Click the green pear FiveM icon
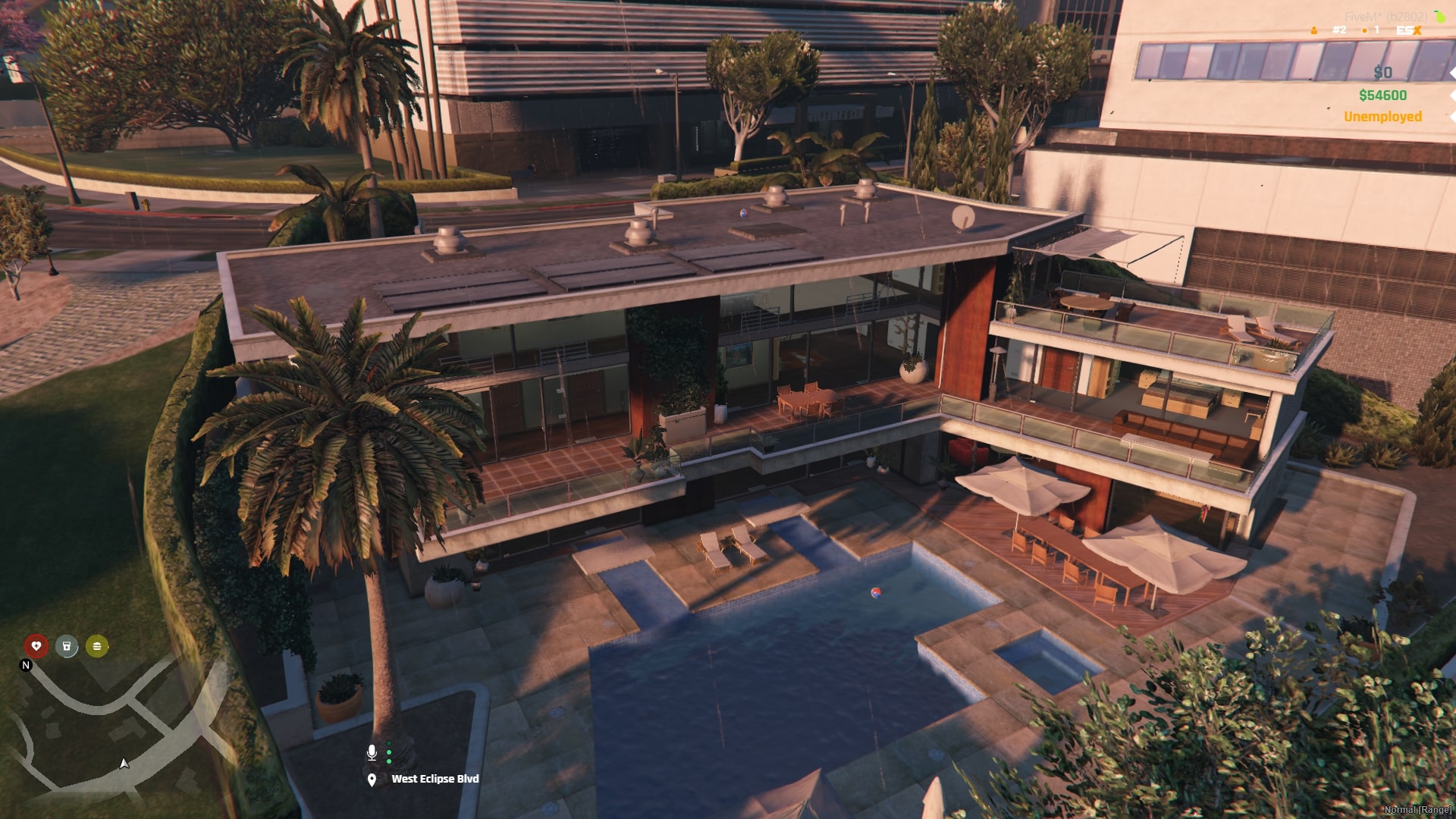The image size is (1456, 819). 1439,17
